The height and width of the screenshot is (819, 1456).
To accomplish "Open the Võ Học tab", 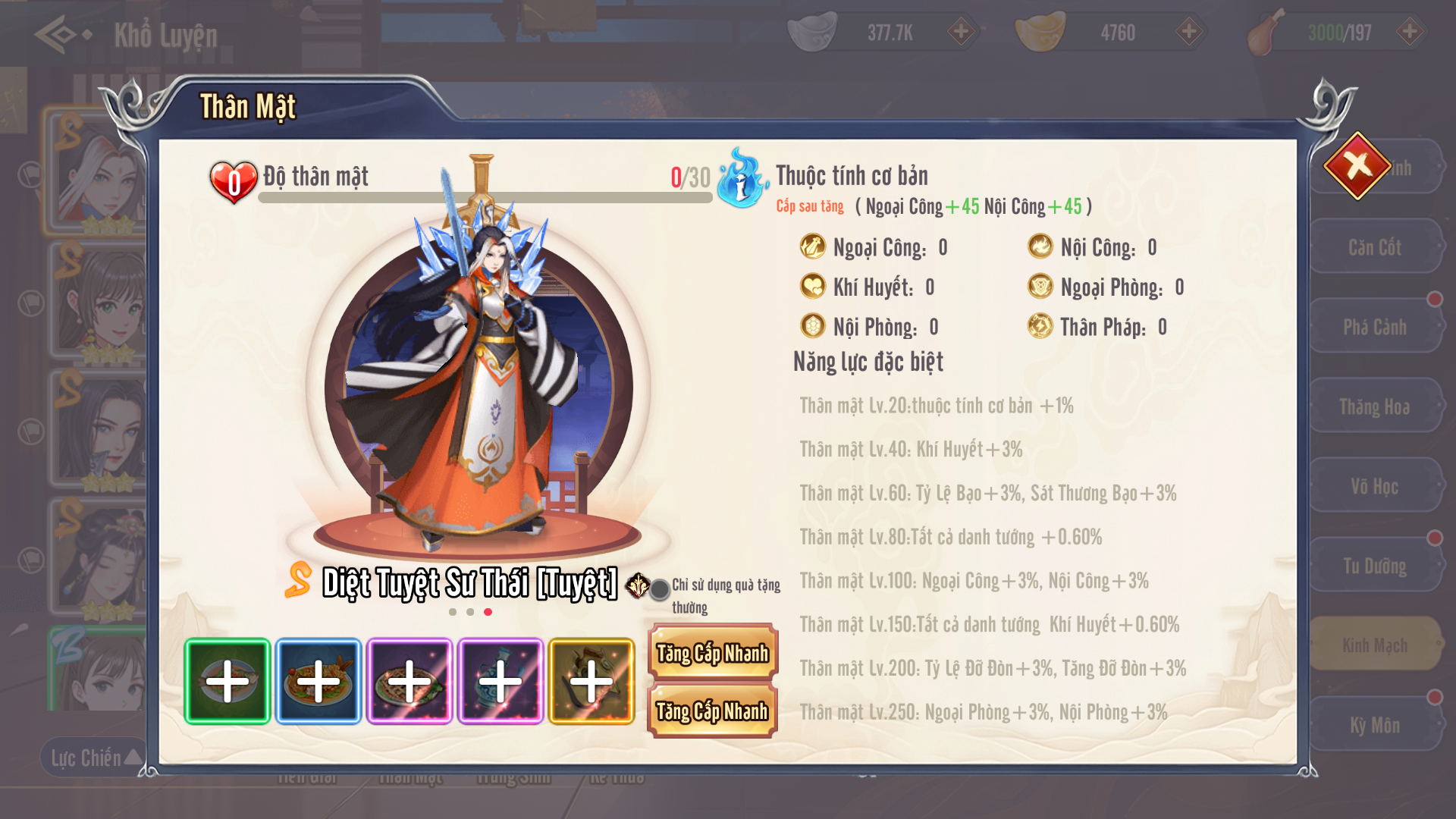I will click(x=1374, y=486).
